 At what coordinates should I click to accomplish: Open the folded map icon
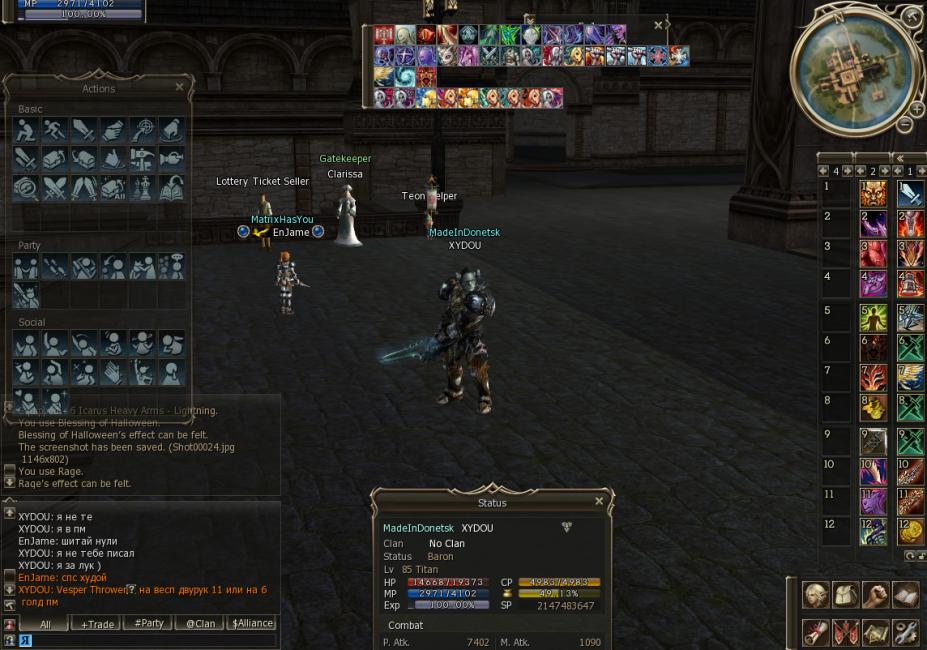click(876, 632)
